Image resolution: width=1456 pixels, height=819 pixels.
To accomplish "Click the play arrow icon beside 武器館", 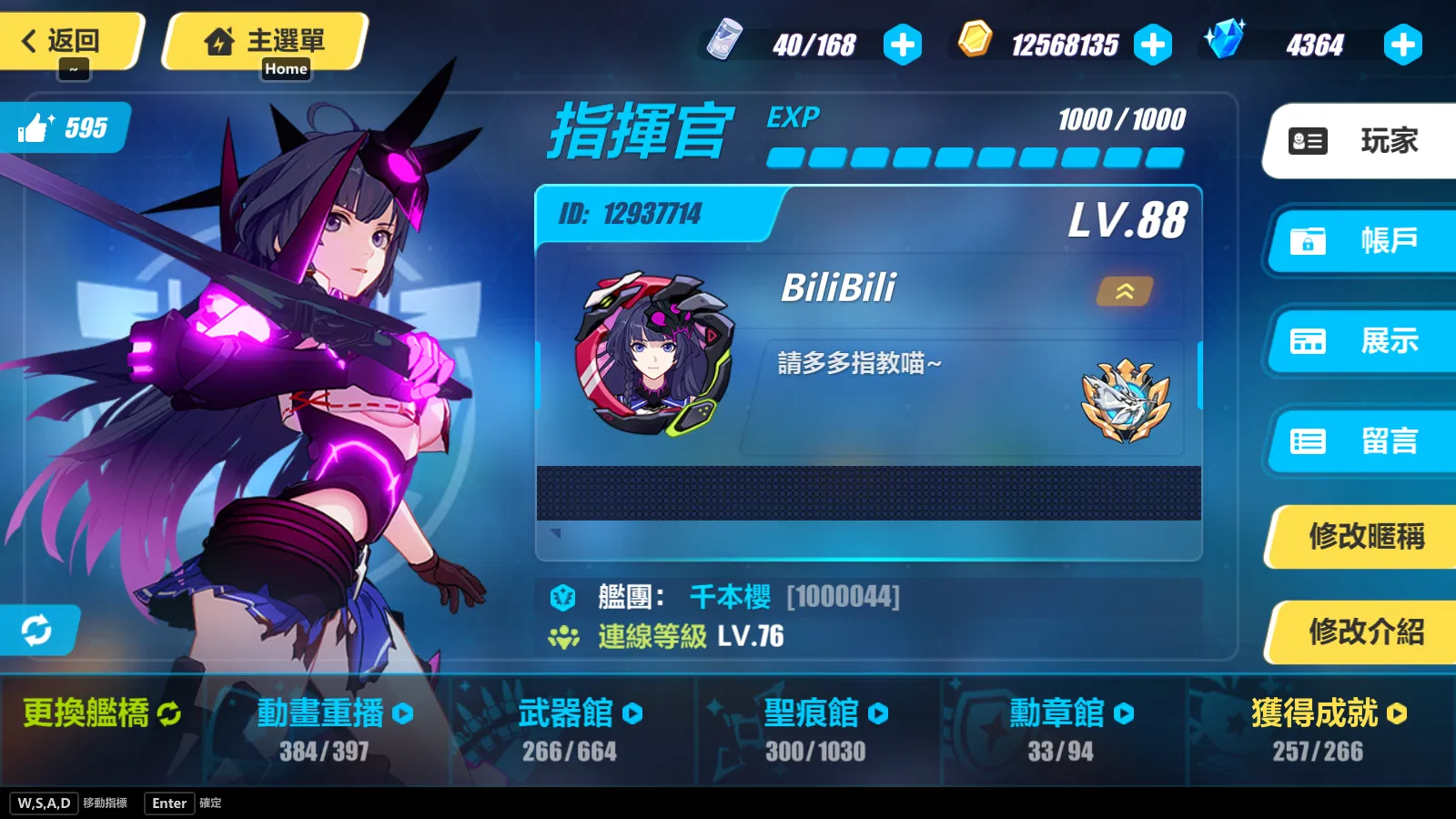I will pos(634,713).
